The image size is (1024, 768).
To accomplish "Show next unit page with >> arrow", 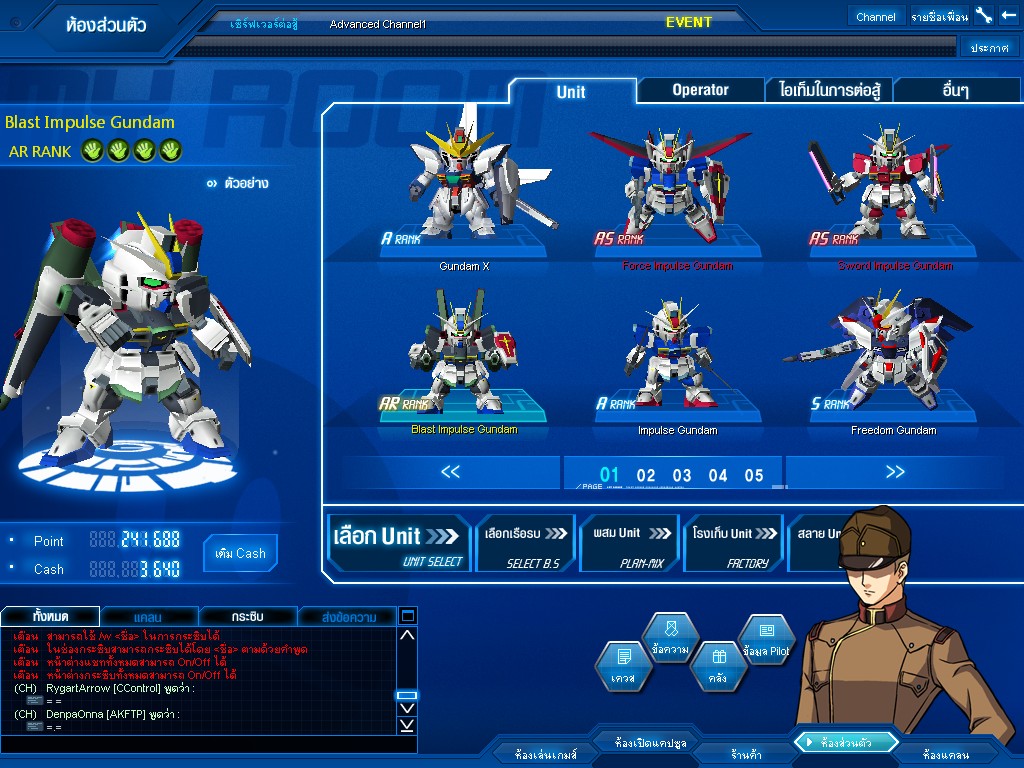I will click(x=894, y=472).
